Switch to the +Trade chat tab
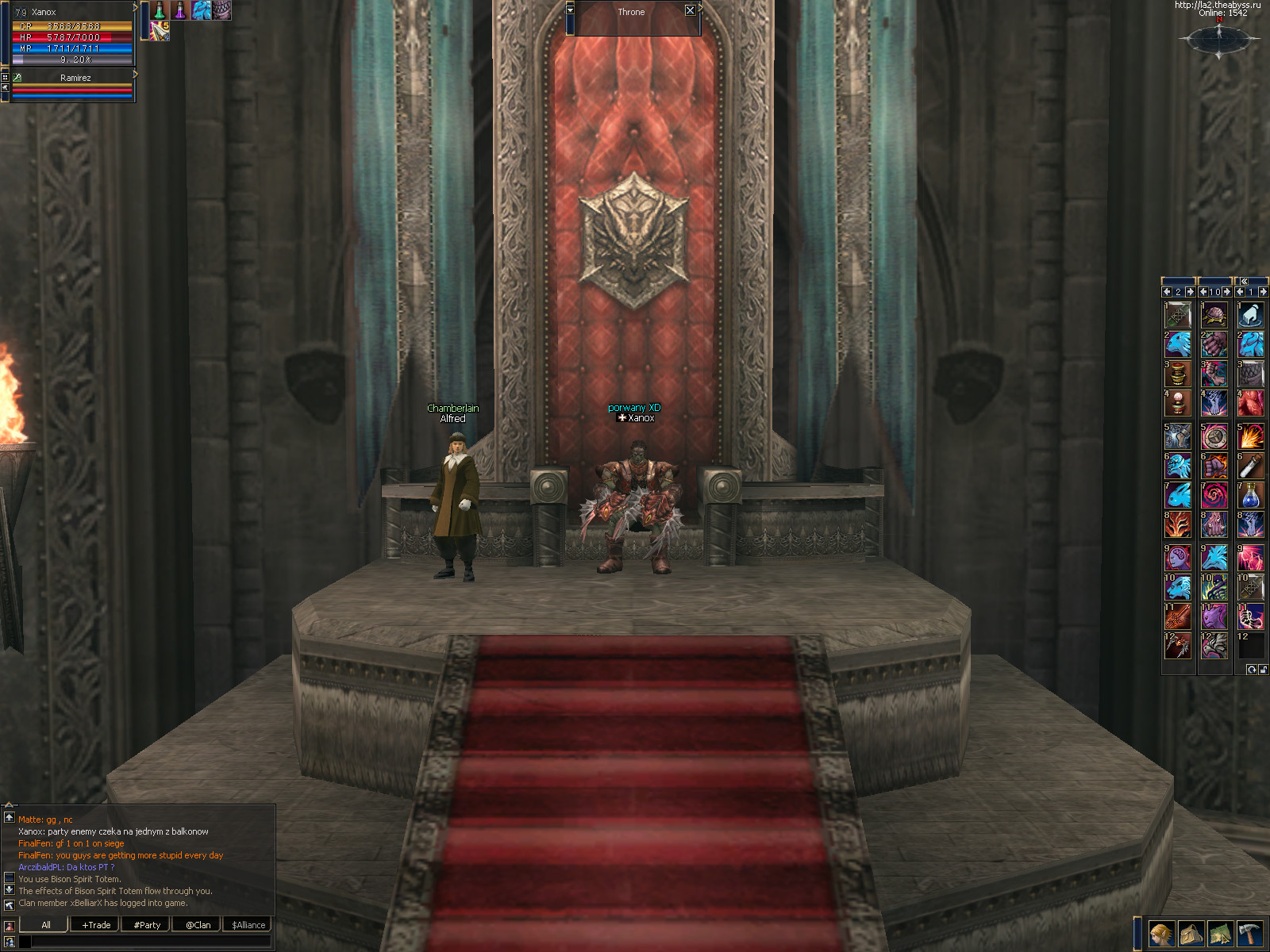The height and width of the screenshot is (952, 1270). pyautogui.click(x=96, y=924)
